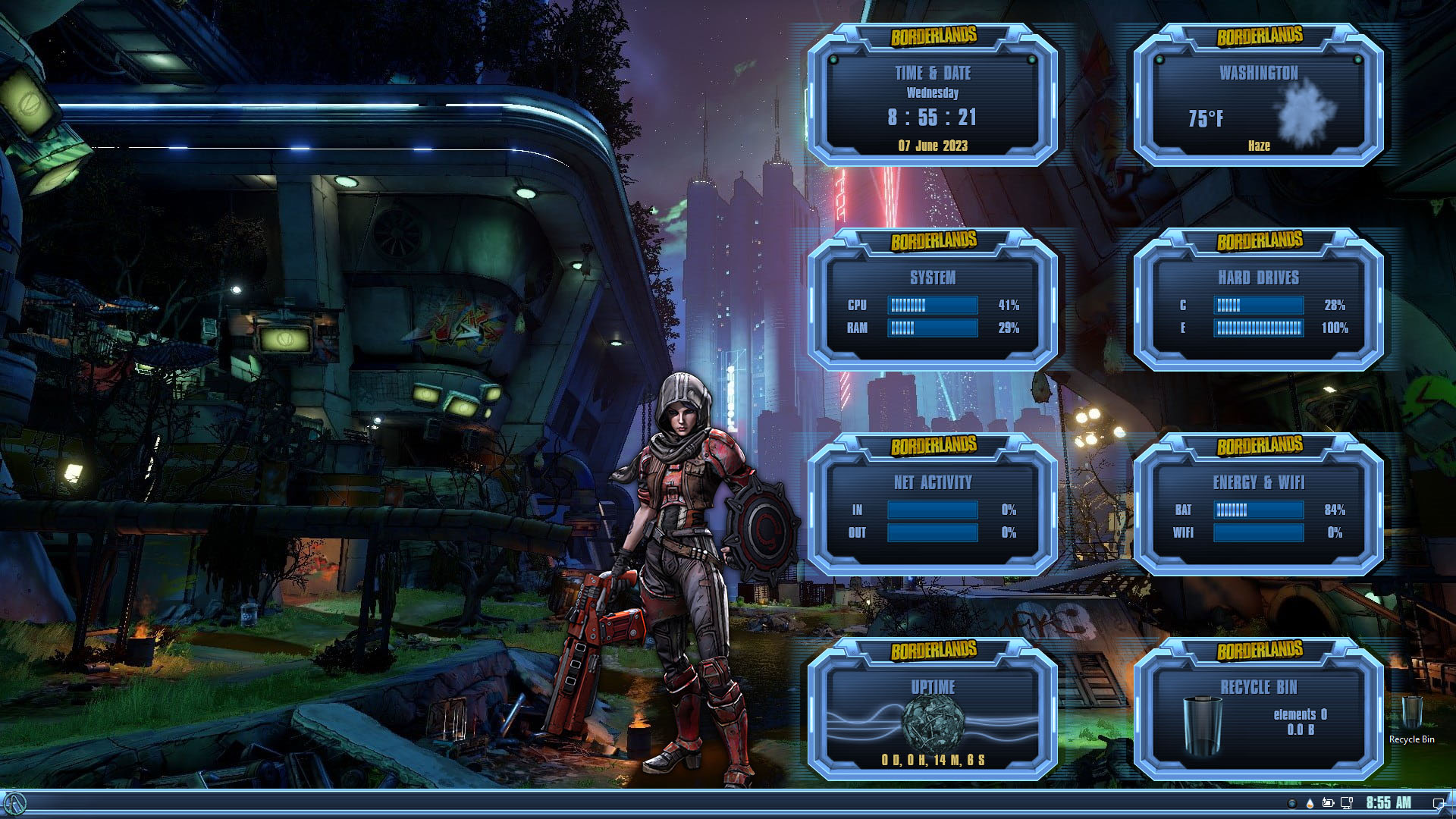Click the battery charging tray icon
The image size is (1456, 819).
[x=1328, y=803]
